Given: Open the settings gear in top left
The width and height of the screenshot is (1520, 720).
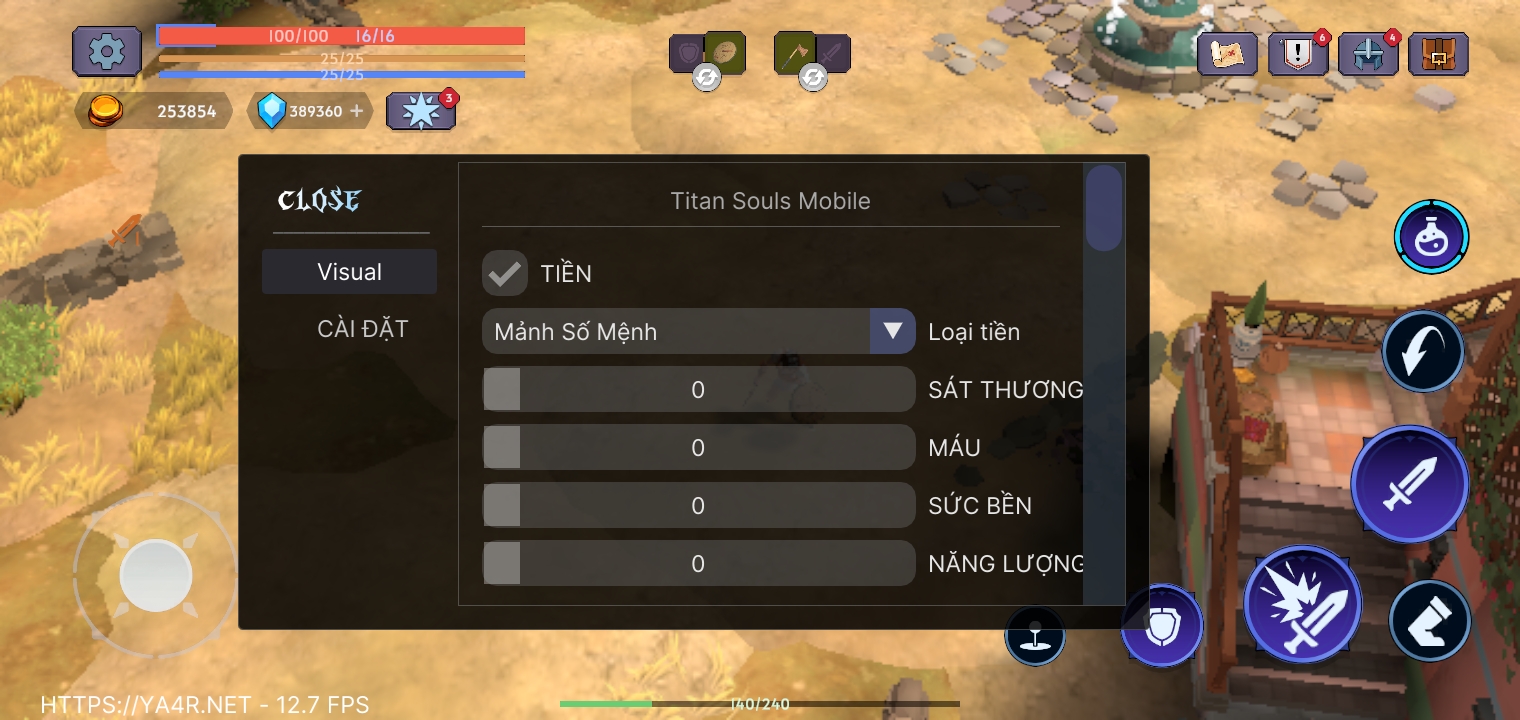Looking at the screenshot, I should (106, 50).
